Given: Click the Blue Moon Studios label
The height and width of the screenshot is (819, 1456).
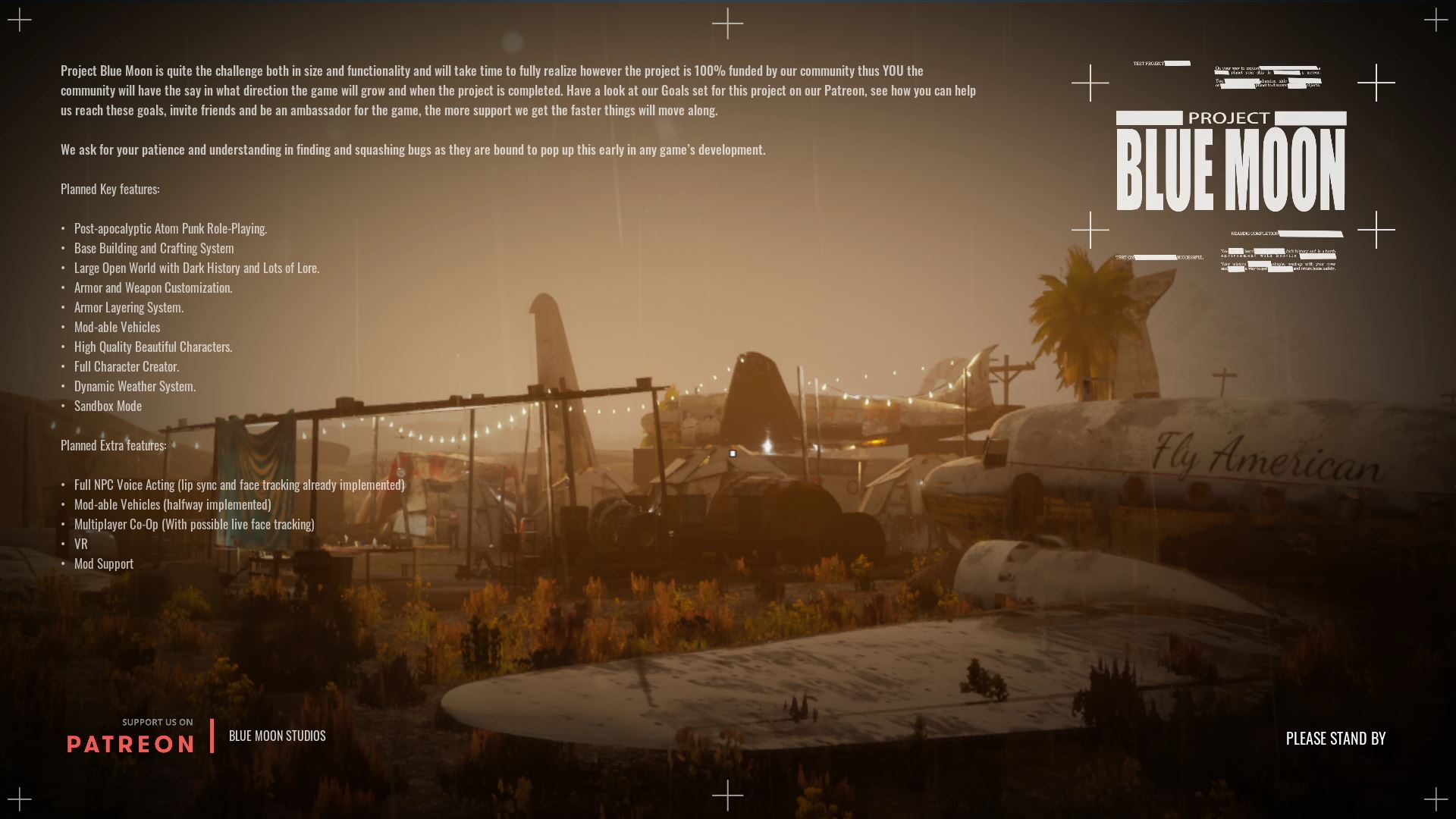Looking at the screenshot, I should point(277,736).
